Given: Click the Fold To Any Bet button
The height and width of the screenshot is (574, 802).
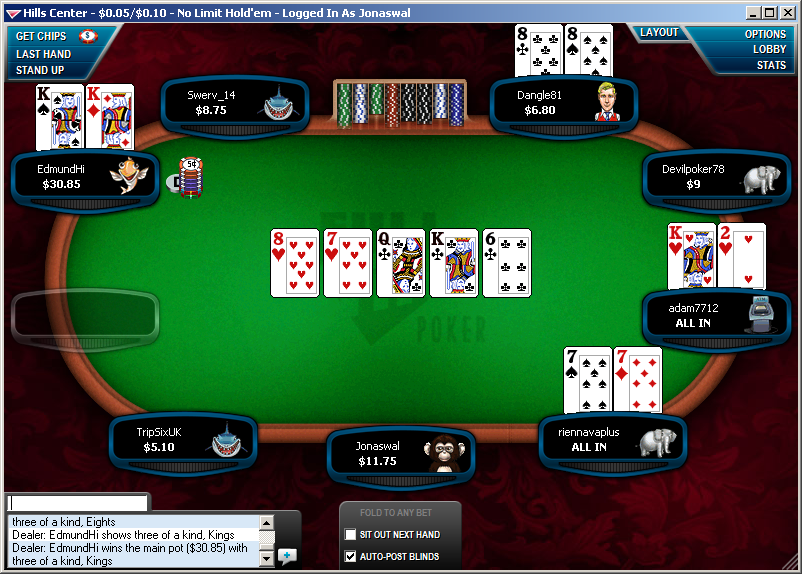Looking at the screenshot, I should coord(400,513).
